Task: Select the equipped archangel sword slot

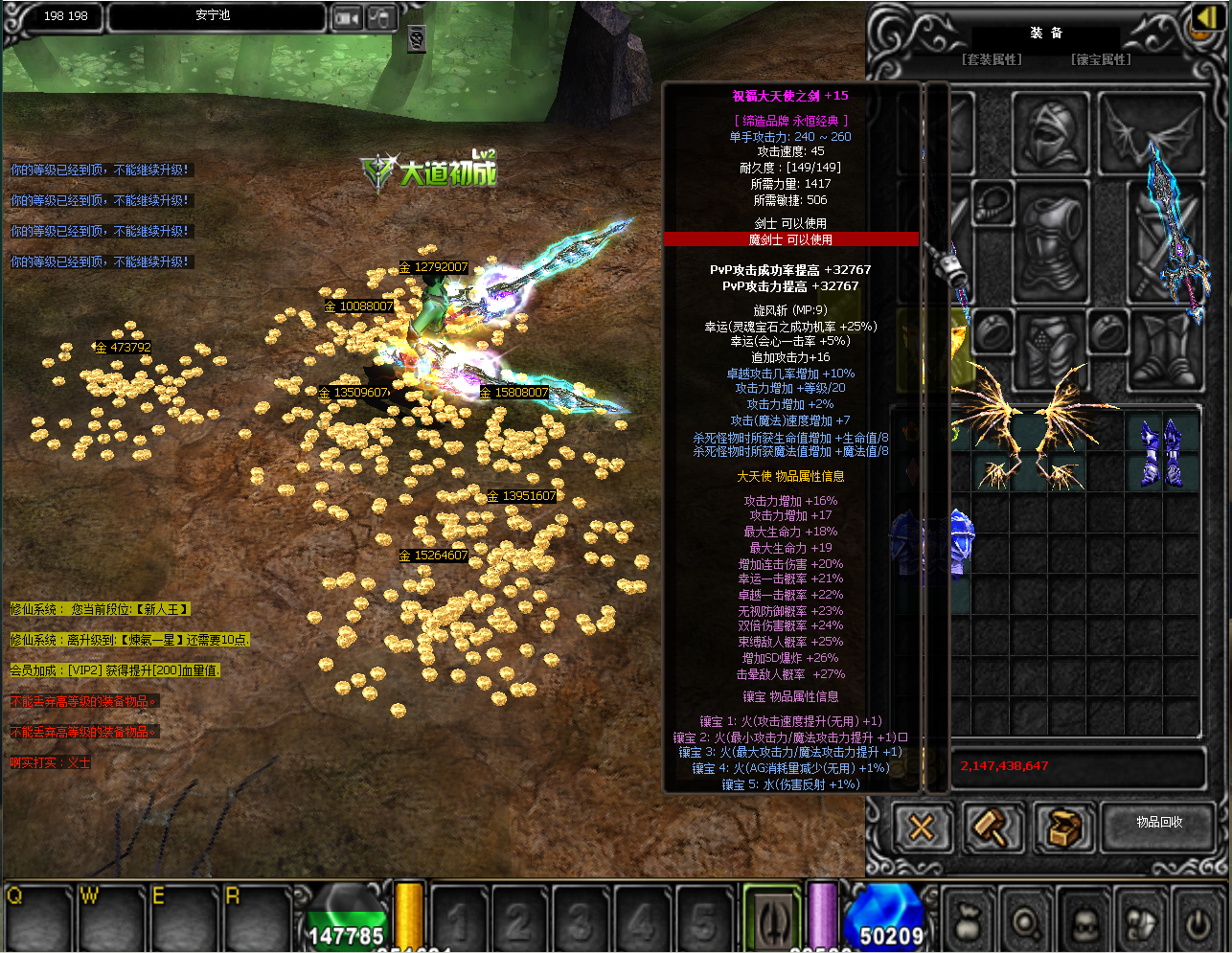Action: click(1165, 239)
